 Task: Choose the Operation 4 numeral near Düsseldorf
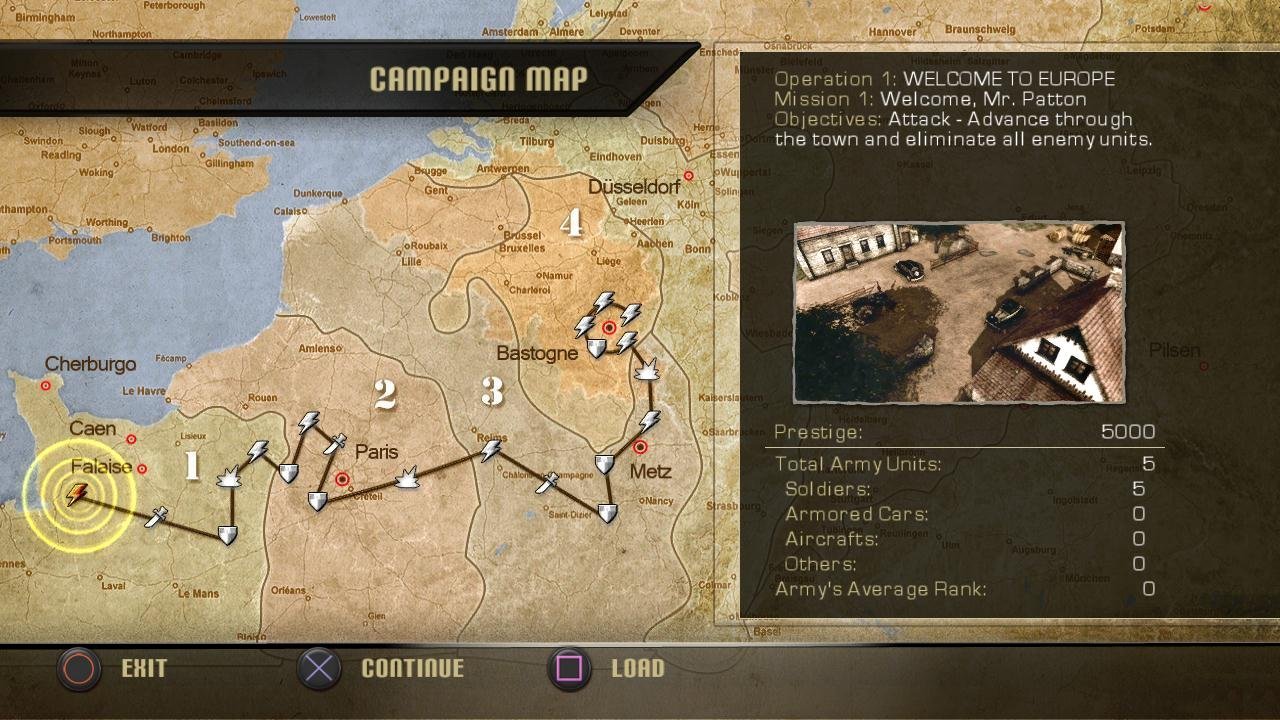click(571, 223)
